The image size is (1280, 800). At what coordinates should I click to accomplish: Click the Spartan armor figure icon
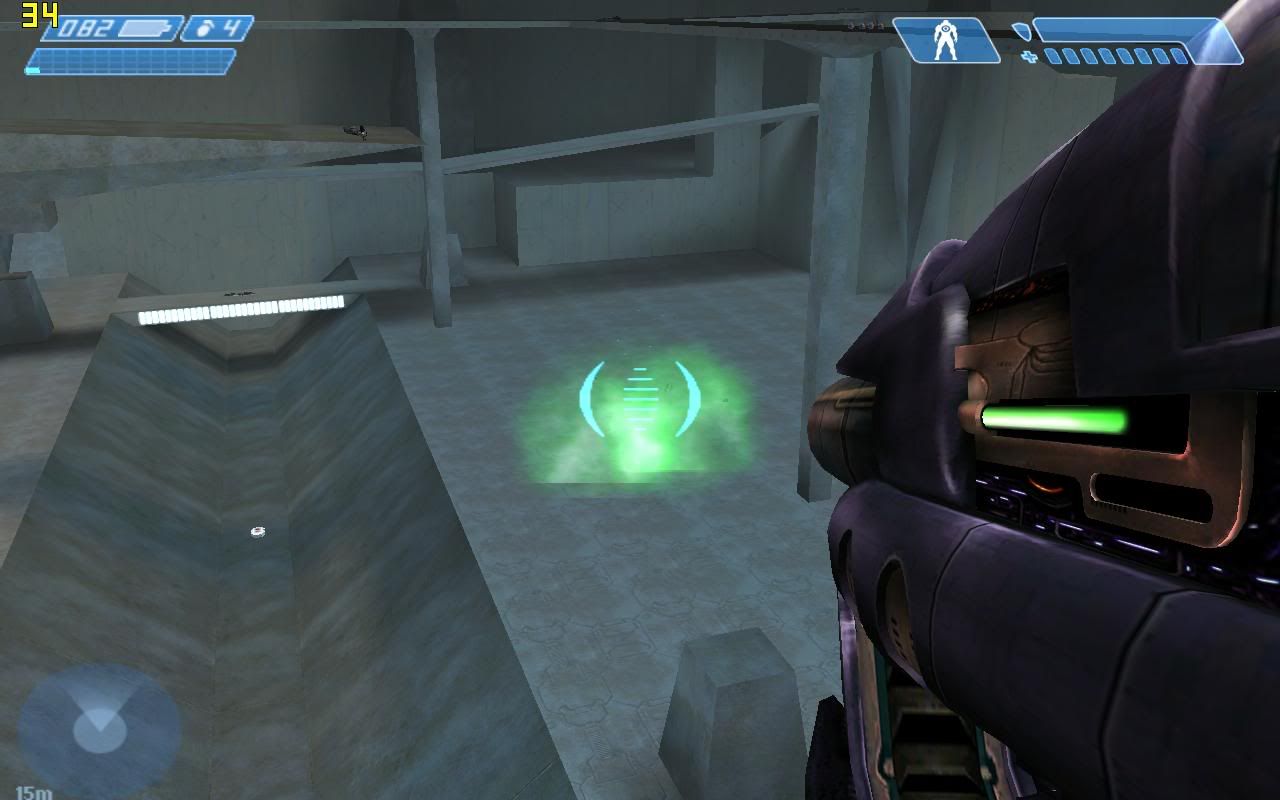pos(944,41)
